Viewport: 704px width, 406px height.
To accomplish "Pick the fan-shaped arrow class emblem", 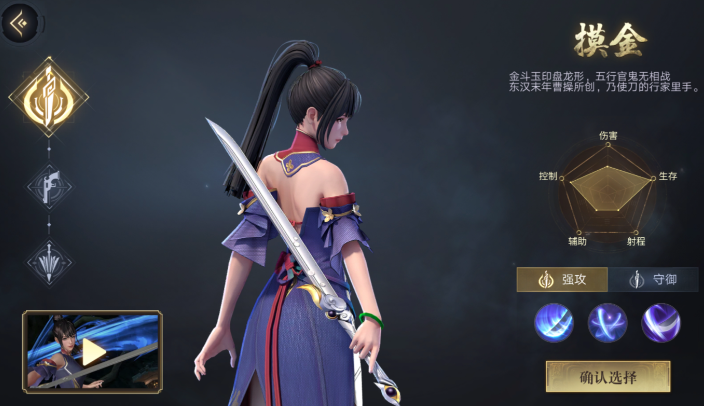I will [48, 262].
